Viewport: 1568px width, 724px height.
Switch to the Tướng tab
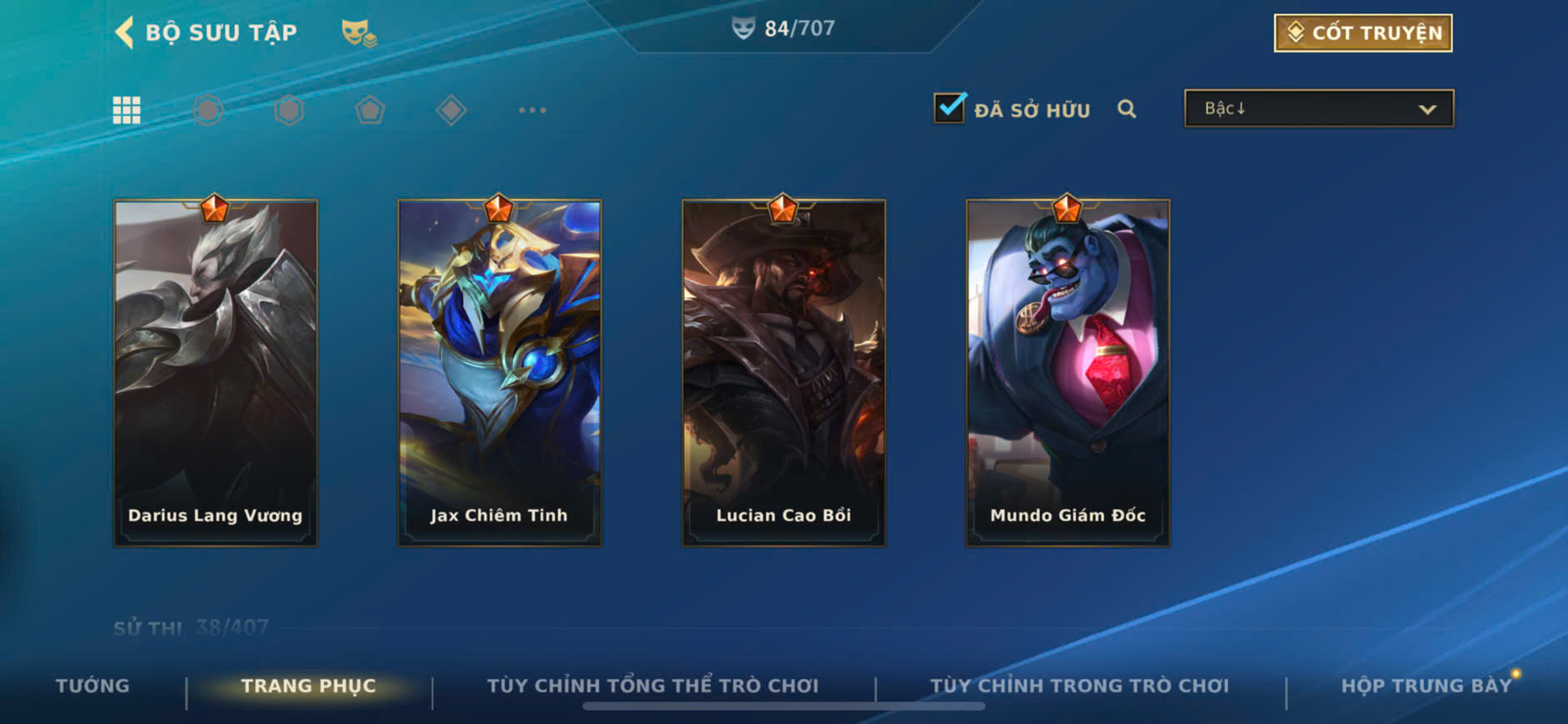click(x=92, y=686)
